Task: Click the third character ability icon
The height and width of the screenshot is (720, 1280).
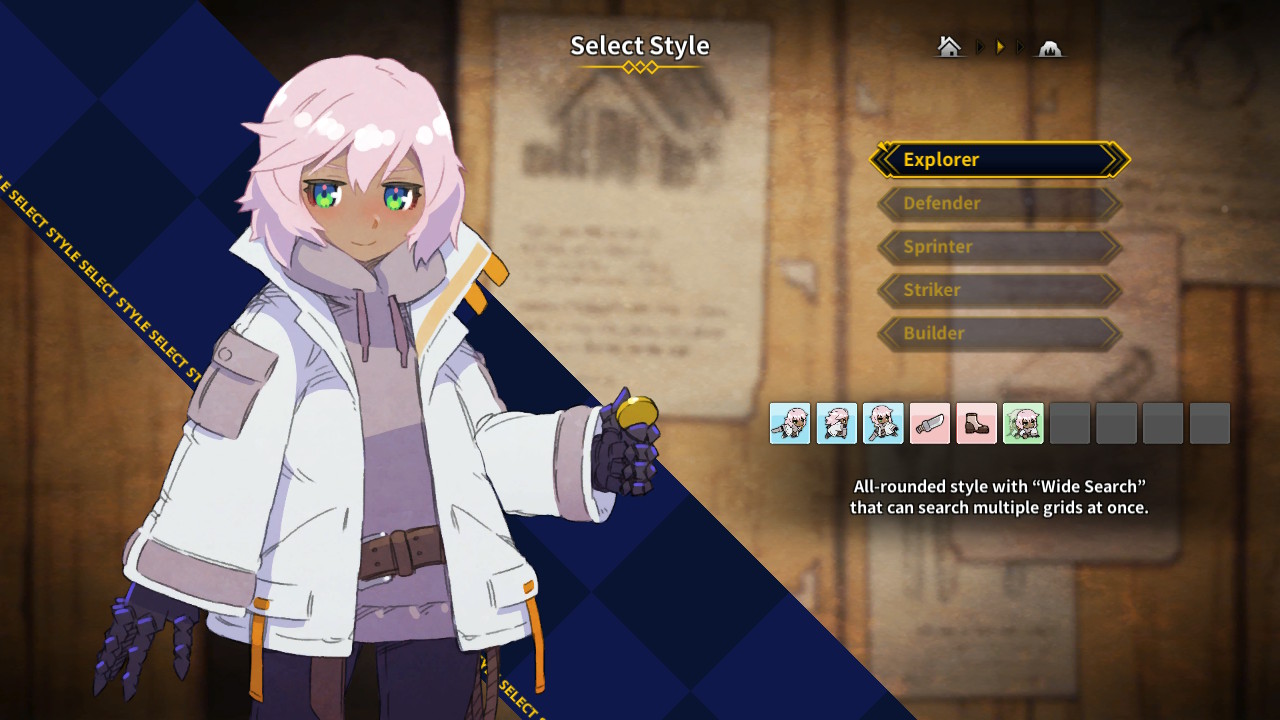Action: pos(883,423)
